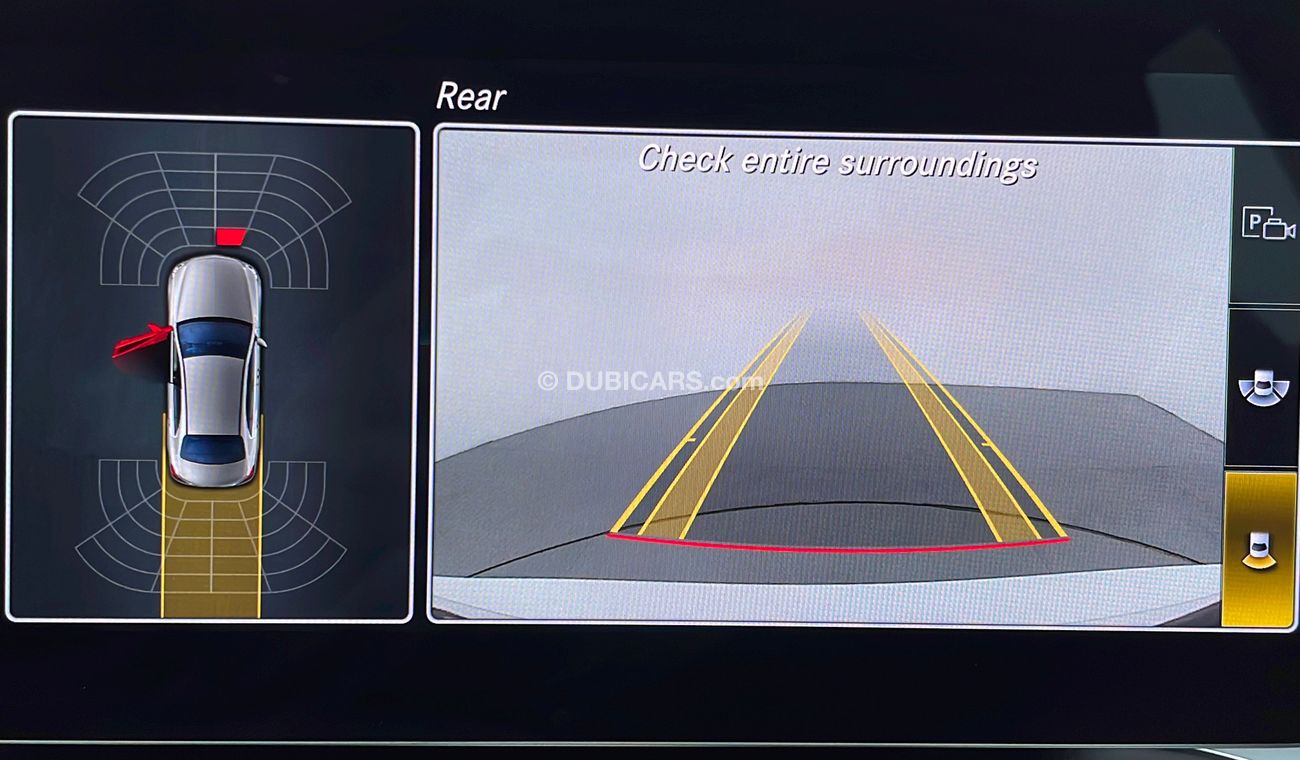
Task: Switch to the wide-angle rear view mode
Action: (x=1263, y=388)
